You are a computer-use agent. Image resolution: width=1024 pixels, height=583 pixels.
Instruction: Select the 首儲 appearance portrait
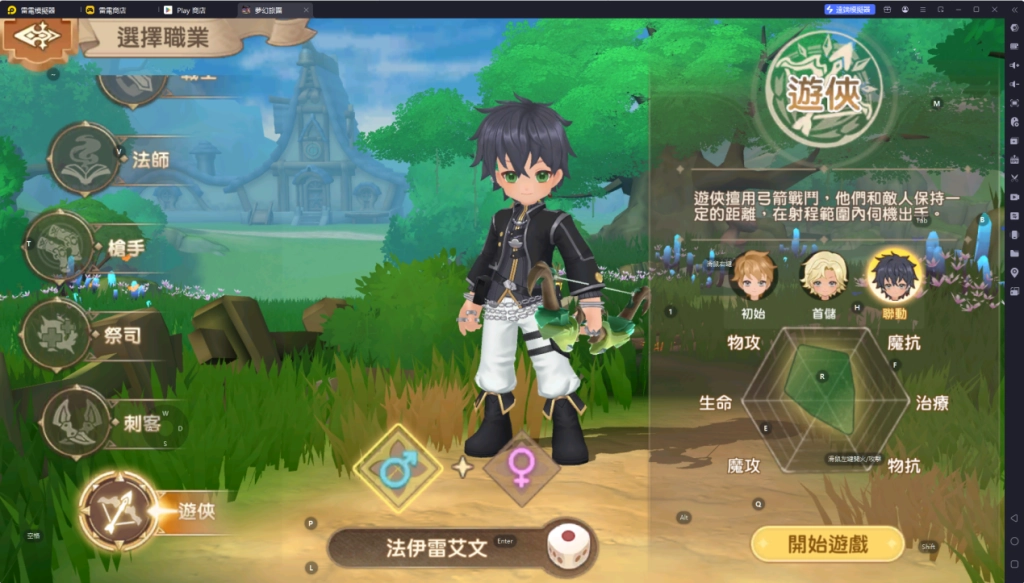824,277
